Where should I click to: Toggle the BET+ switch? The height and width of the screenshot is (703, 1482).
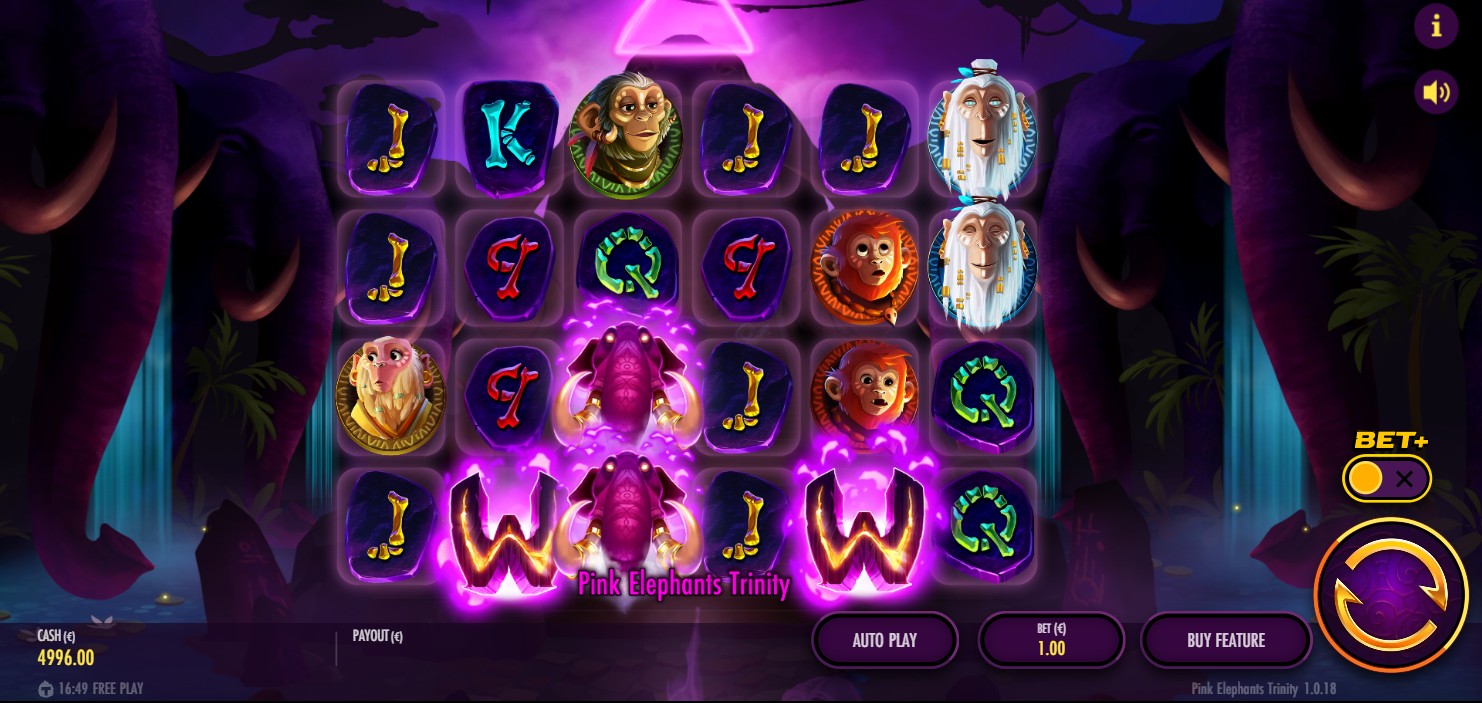[1386, 479]
